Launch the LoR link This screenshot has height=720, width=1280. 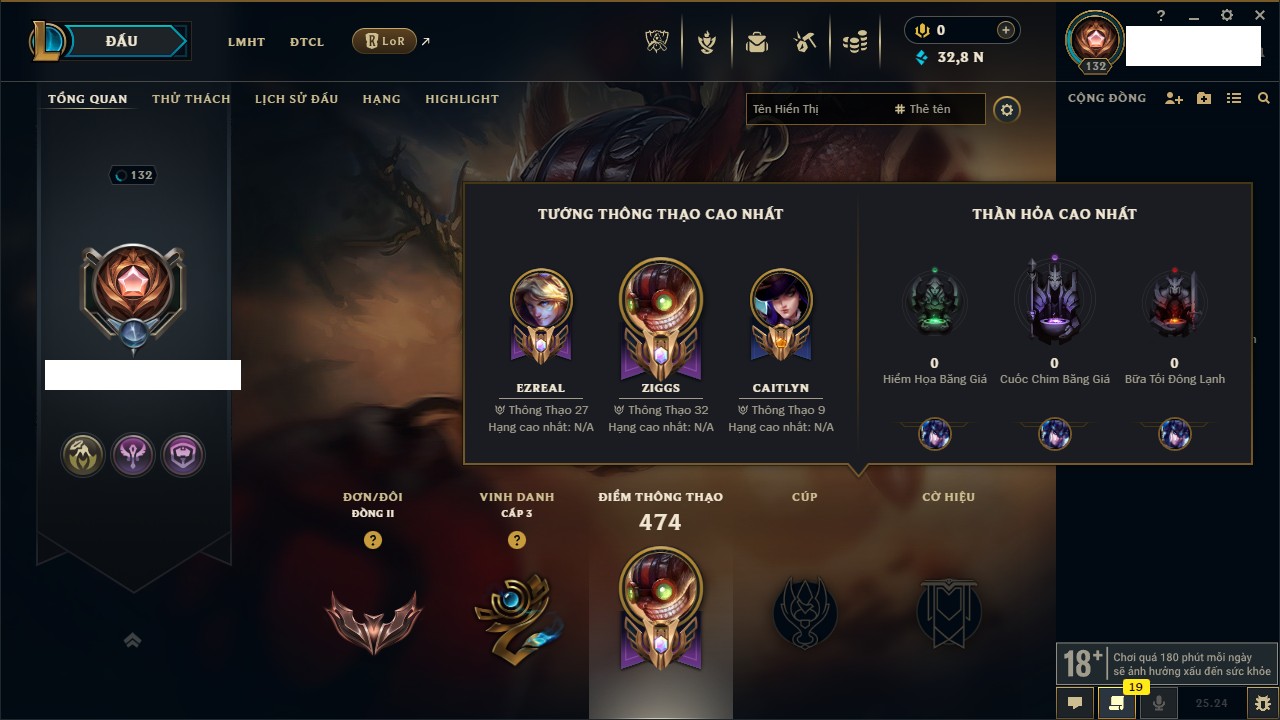(385, 41)
